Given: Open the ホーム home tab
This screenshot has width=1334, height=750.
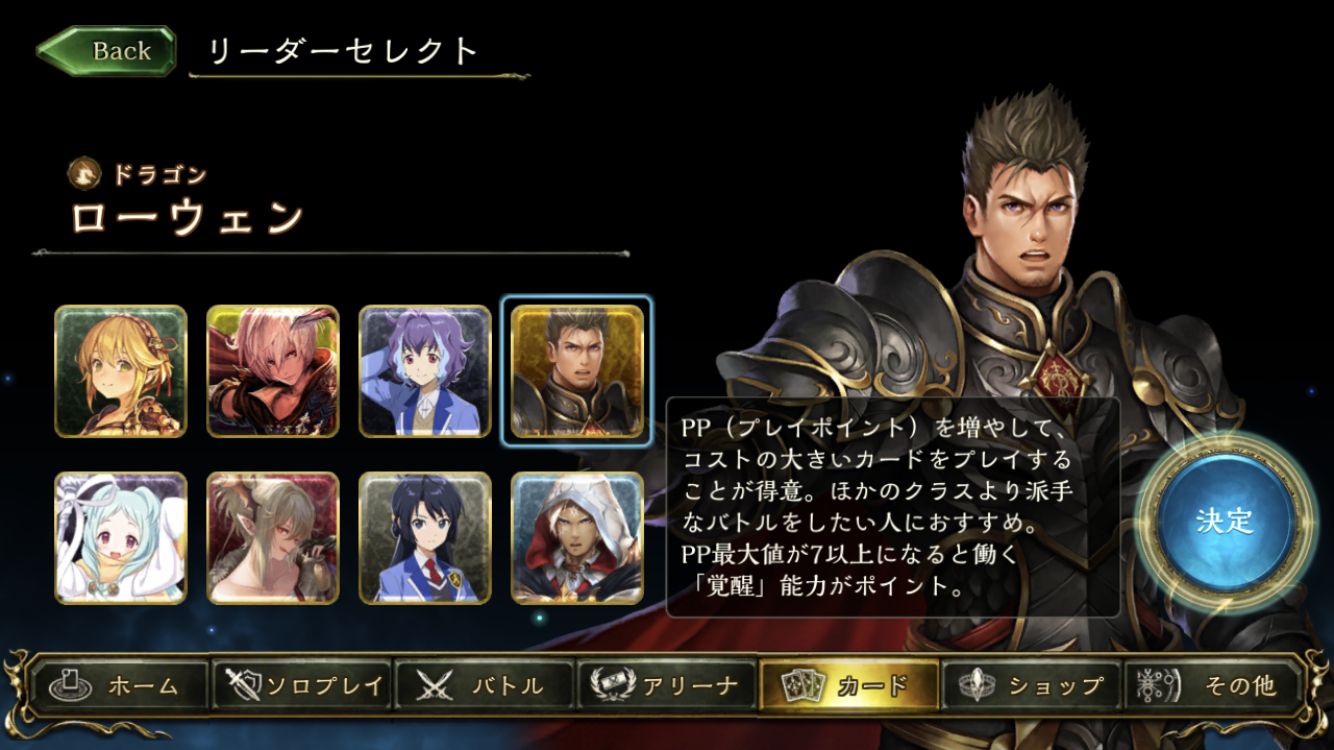Looking at the screenshot, I should pyautogui.click(x=120, y=686).
